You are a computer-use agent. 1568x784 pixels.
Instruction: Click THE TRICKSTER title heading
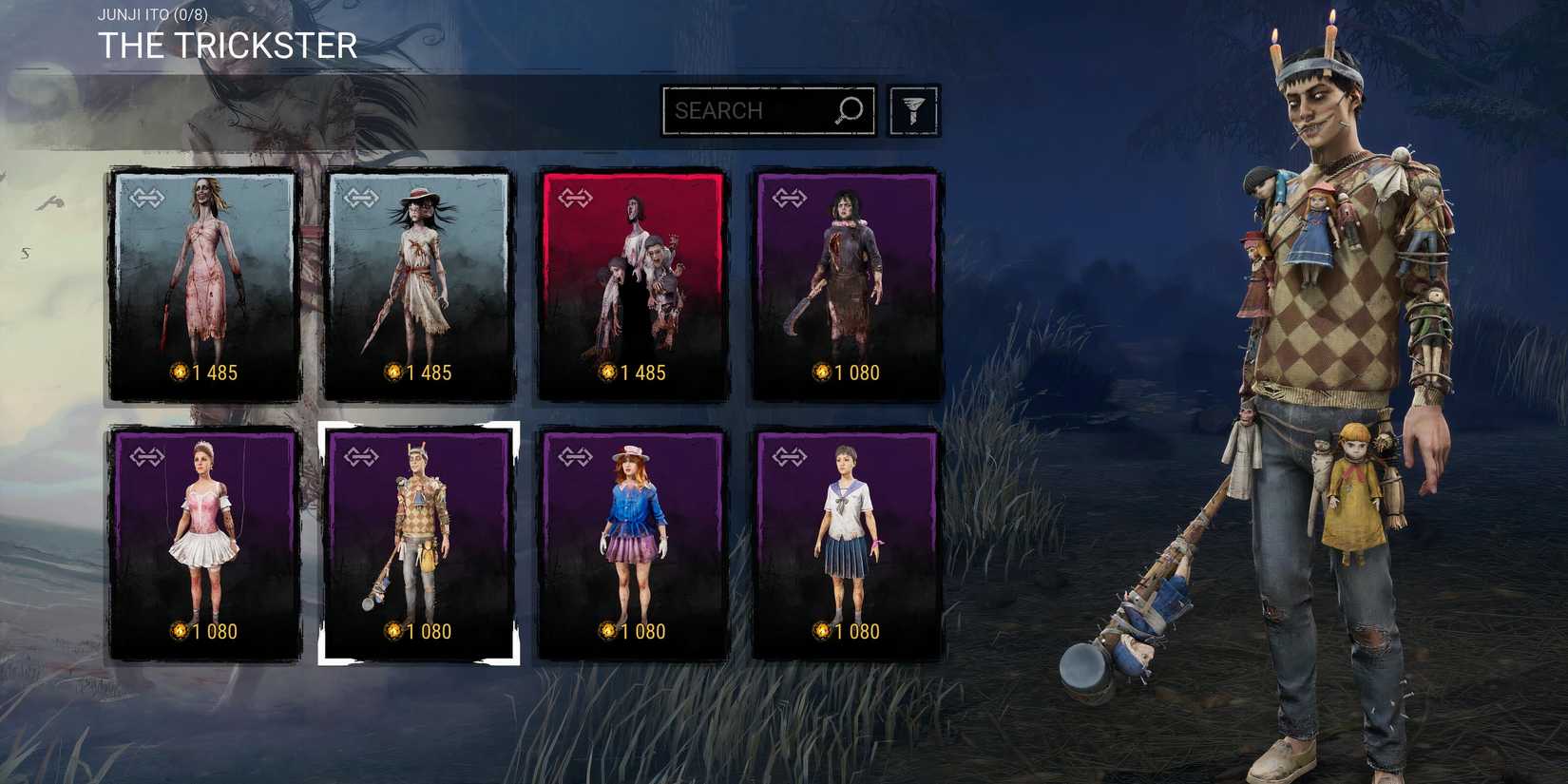[228, 43]
